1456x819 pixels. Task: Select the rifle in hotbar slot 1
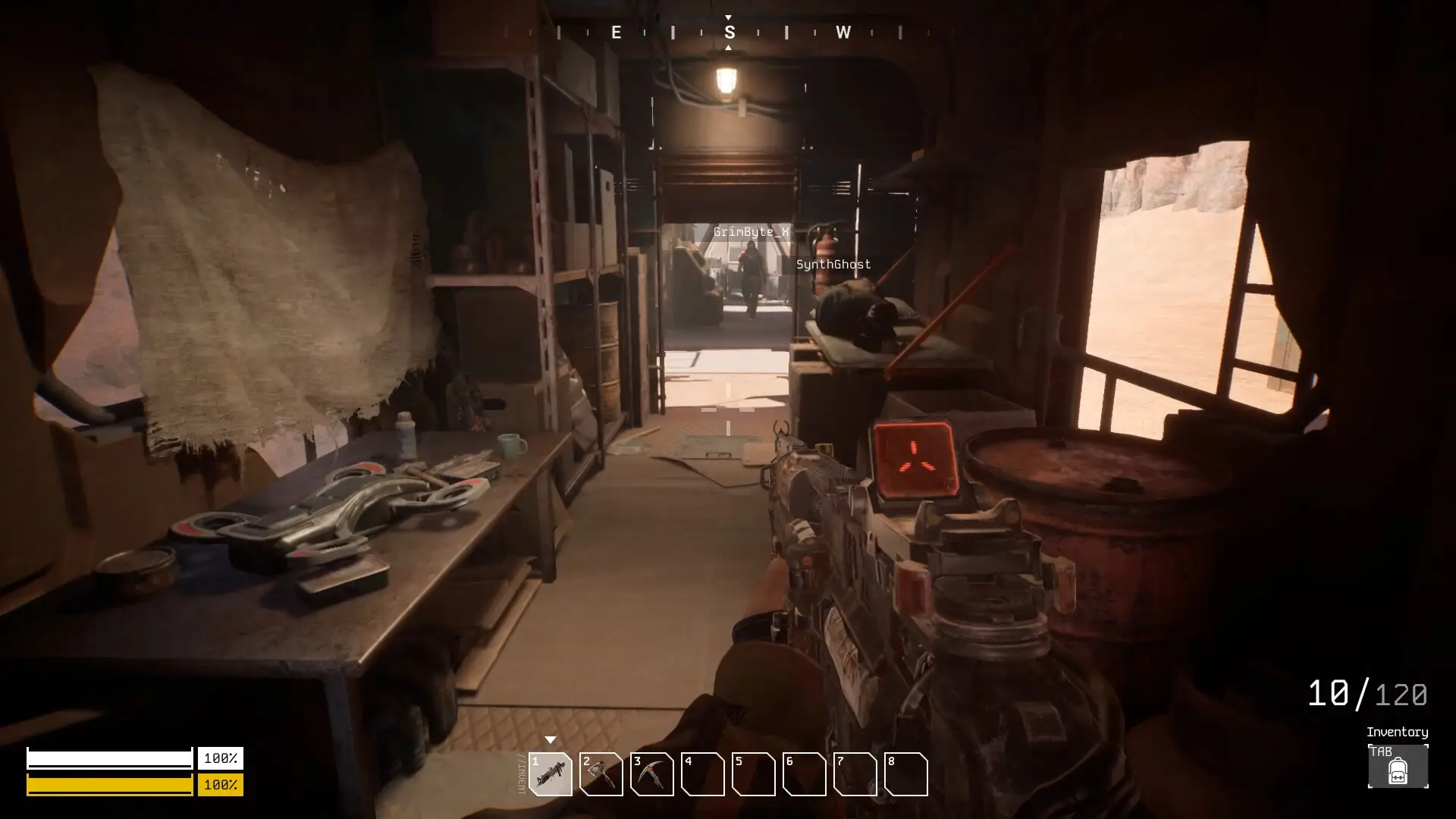[552, 775]
